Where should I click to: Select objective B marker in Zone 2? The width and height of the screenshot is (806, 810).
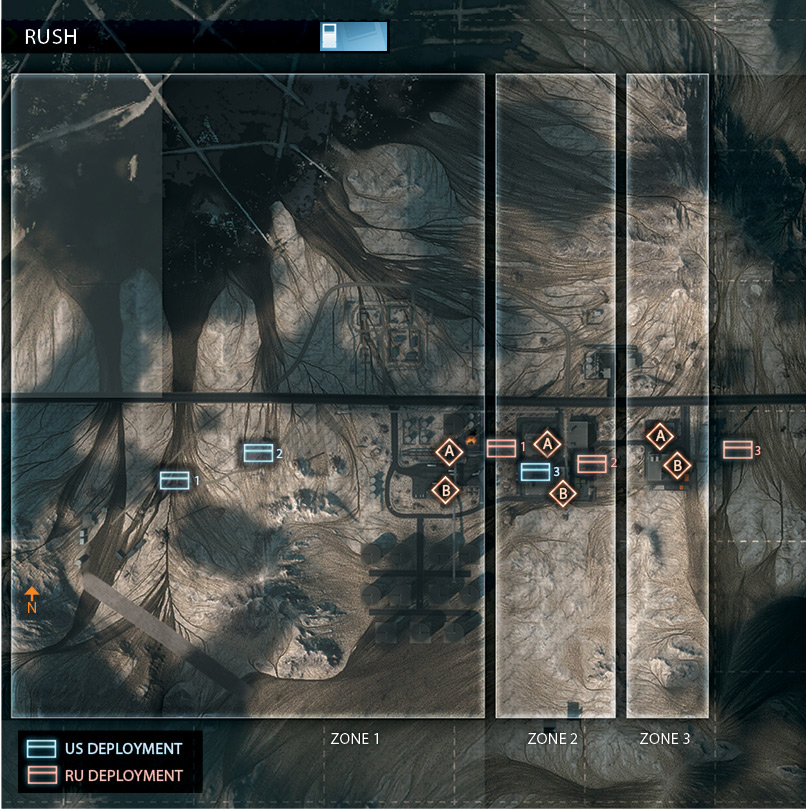(x=563, y=492)
